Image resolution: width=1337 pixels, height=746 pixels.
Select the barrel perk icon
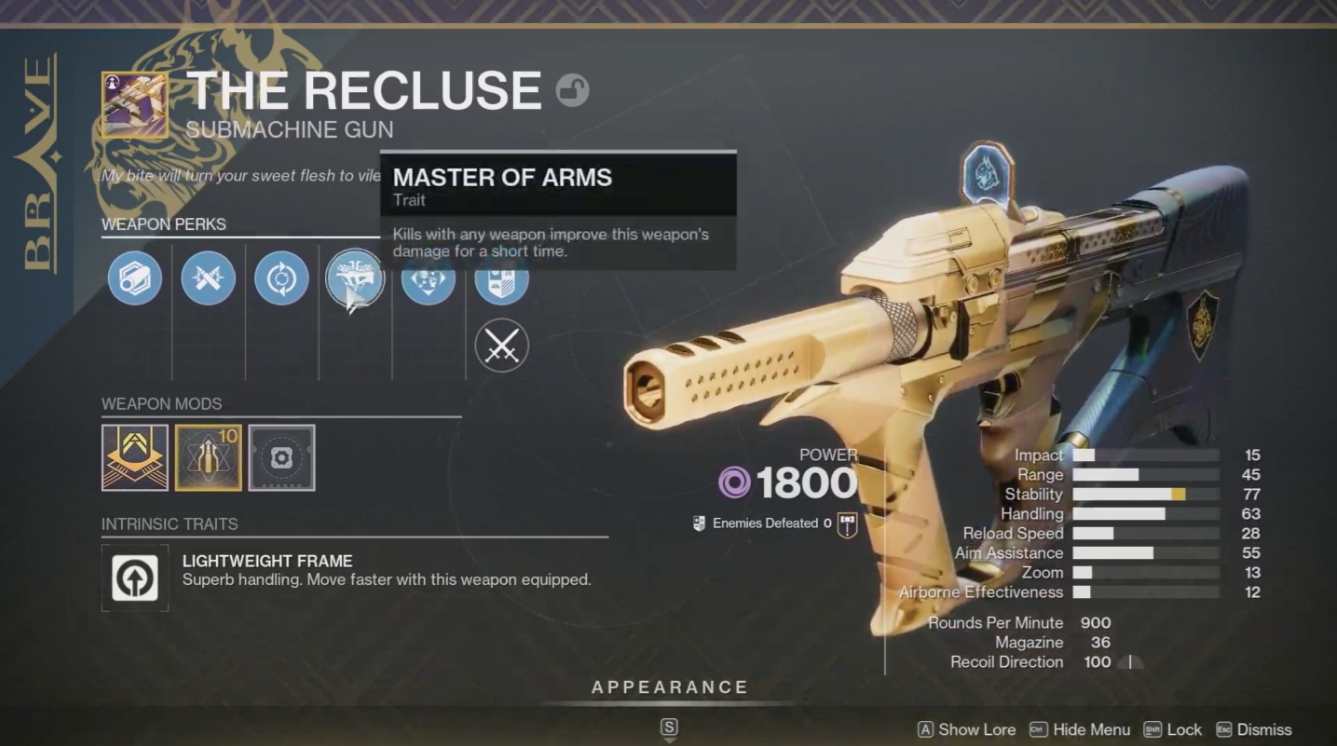(135, 277)
